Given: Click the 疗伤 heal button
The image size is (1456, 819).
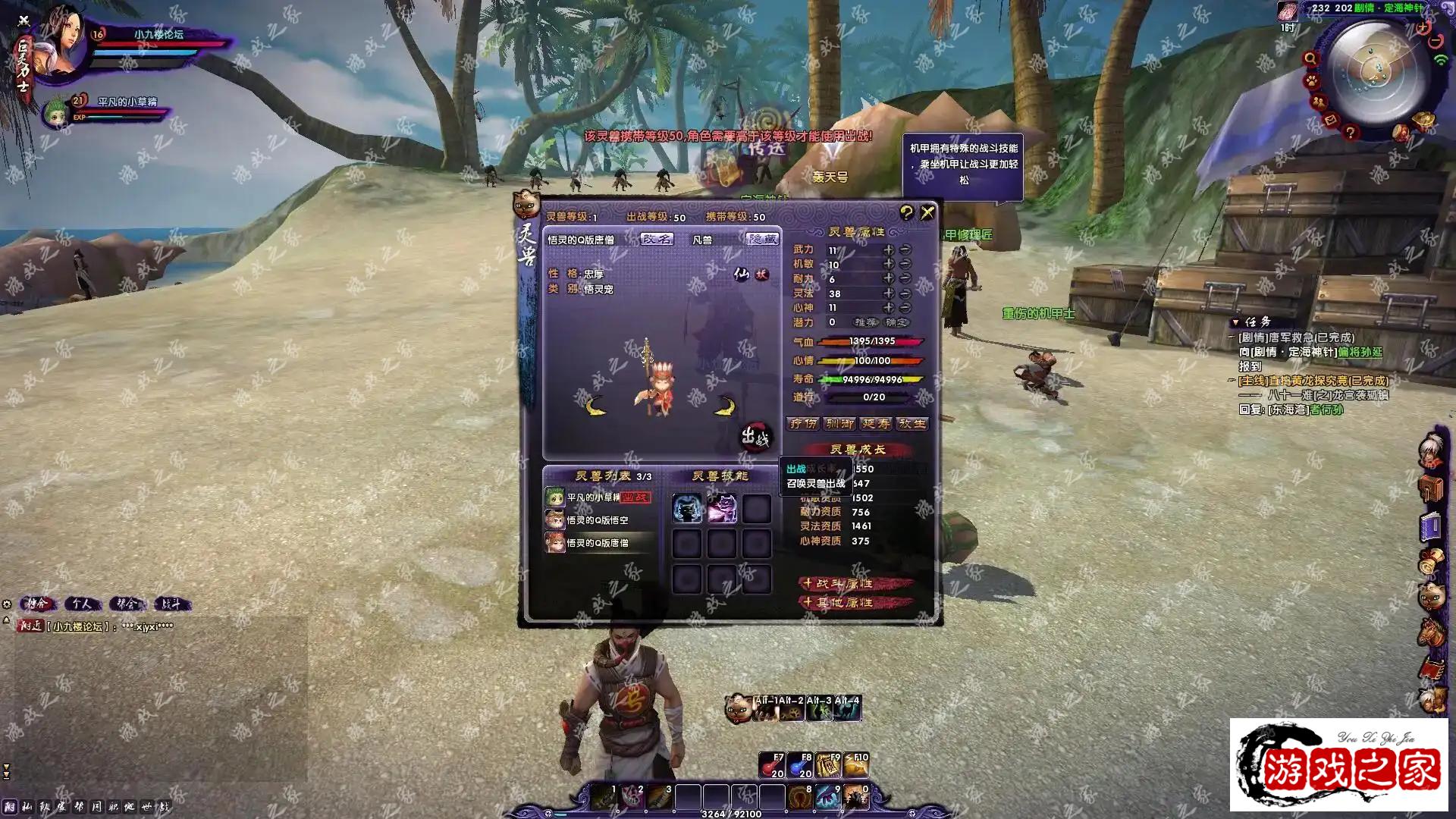Looking at the screenshot, I should point(803,424).
